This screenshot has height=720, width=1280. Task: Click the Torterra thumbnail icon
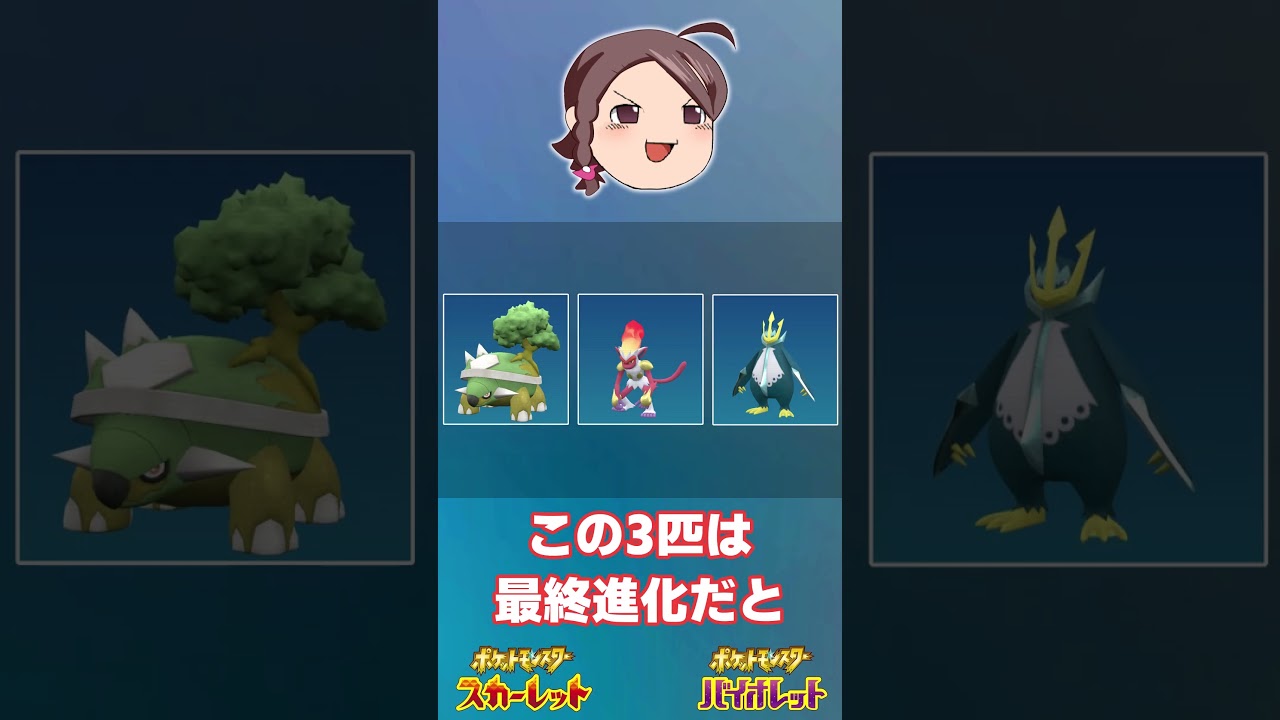(x=509, y=358)
